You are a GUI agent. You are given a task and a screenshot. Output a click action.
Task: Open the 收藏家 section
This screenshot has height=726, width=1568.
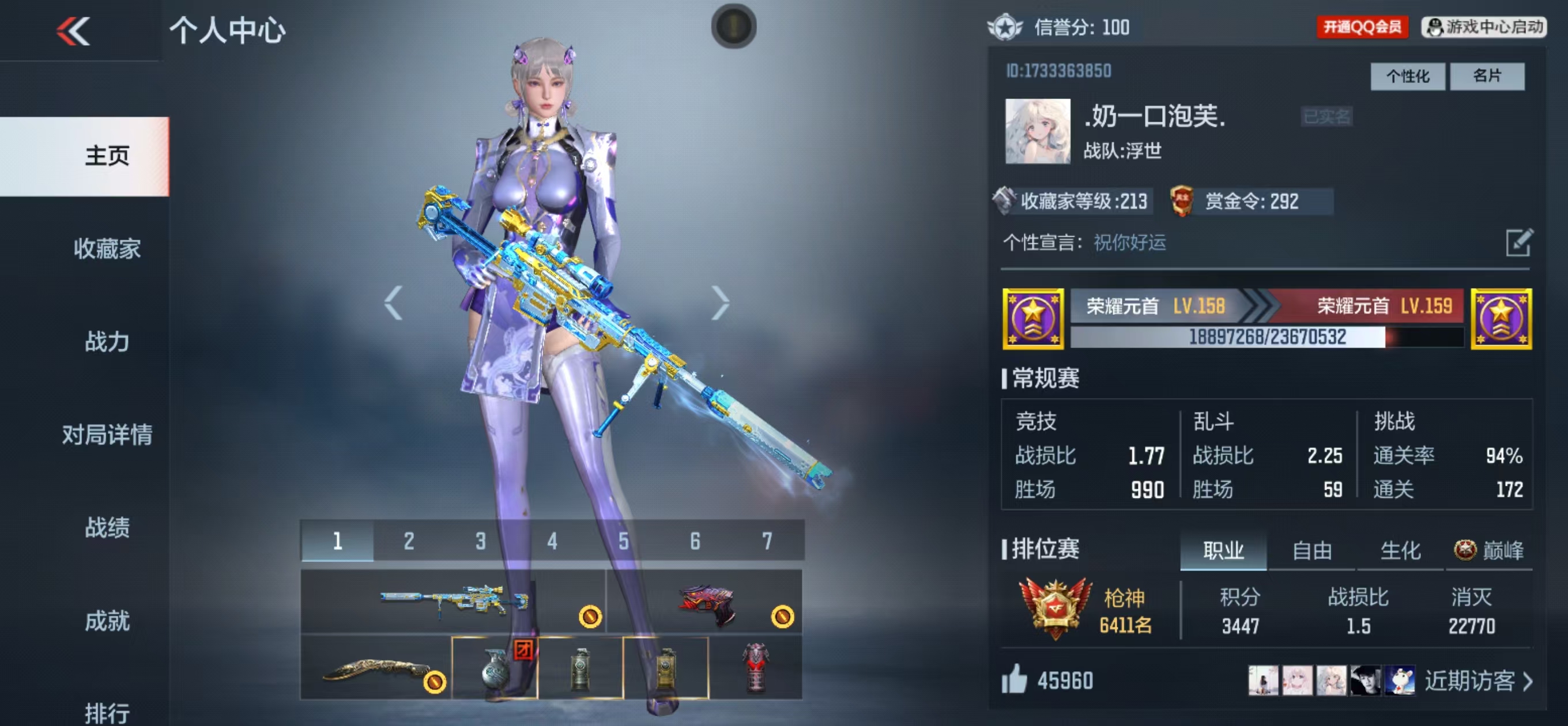[x=107, y=249]
